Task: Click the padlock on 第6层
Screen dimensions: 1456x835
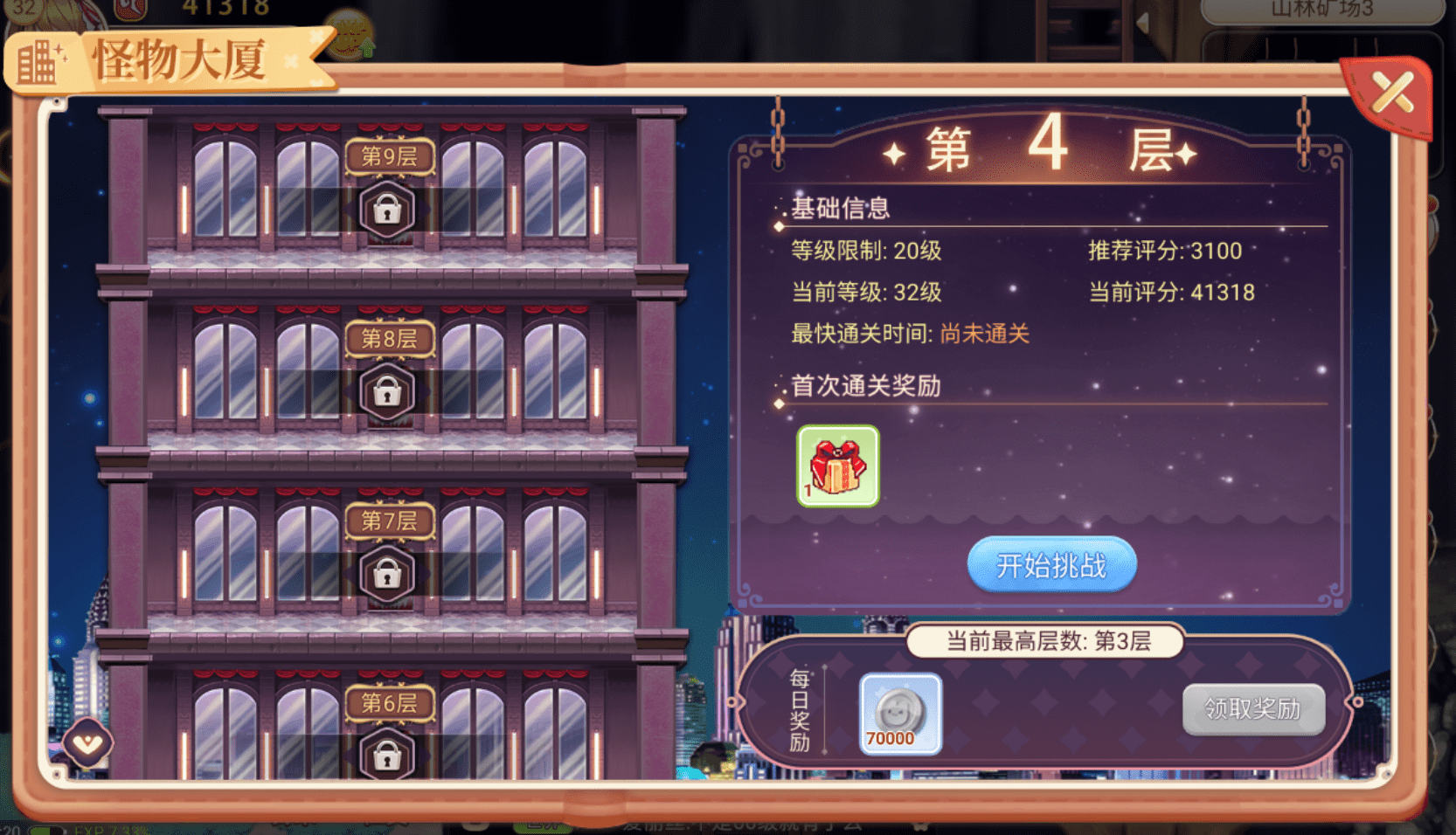Action: [x=389, y=755]
